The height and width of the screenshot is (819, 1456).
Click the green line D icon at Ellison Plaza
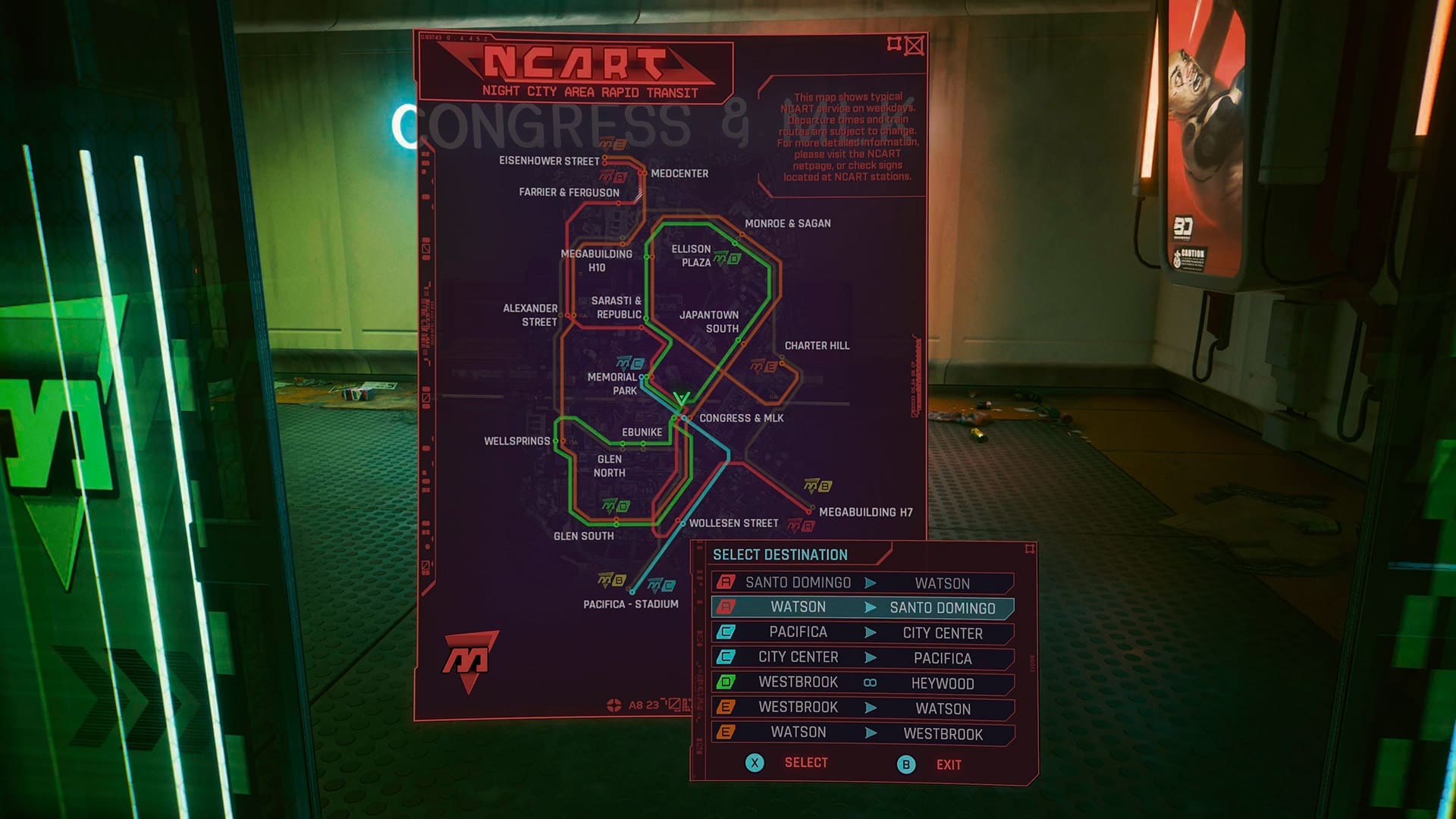726,259
